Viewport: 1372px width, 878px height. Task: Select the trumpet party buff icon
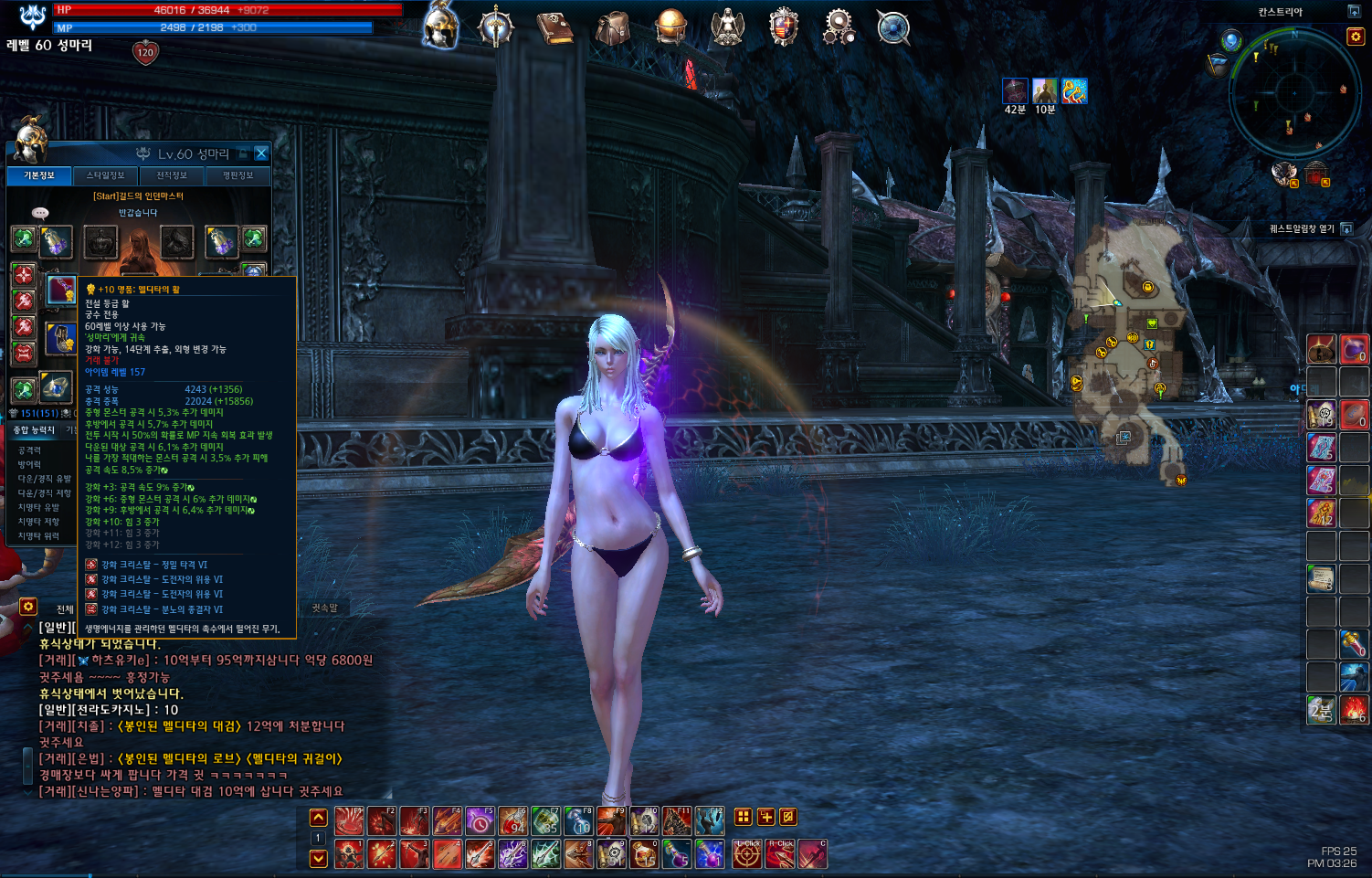coord(1074,91)
